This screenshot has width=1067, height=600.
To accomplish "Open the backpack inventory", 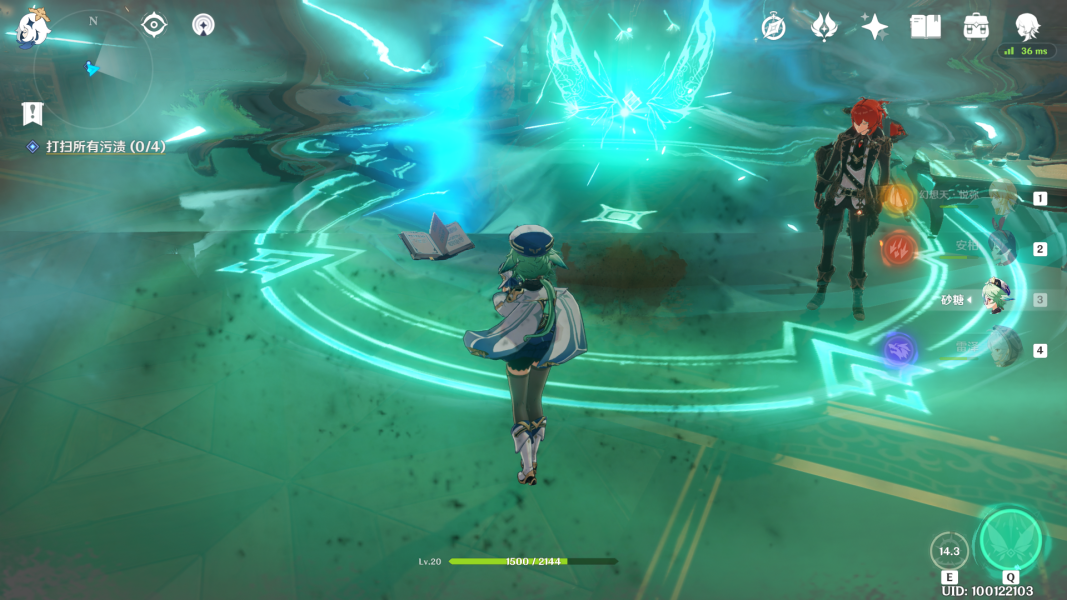I will coord(976,27).
